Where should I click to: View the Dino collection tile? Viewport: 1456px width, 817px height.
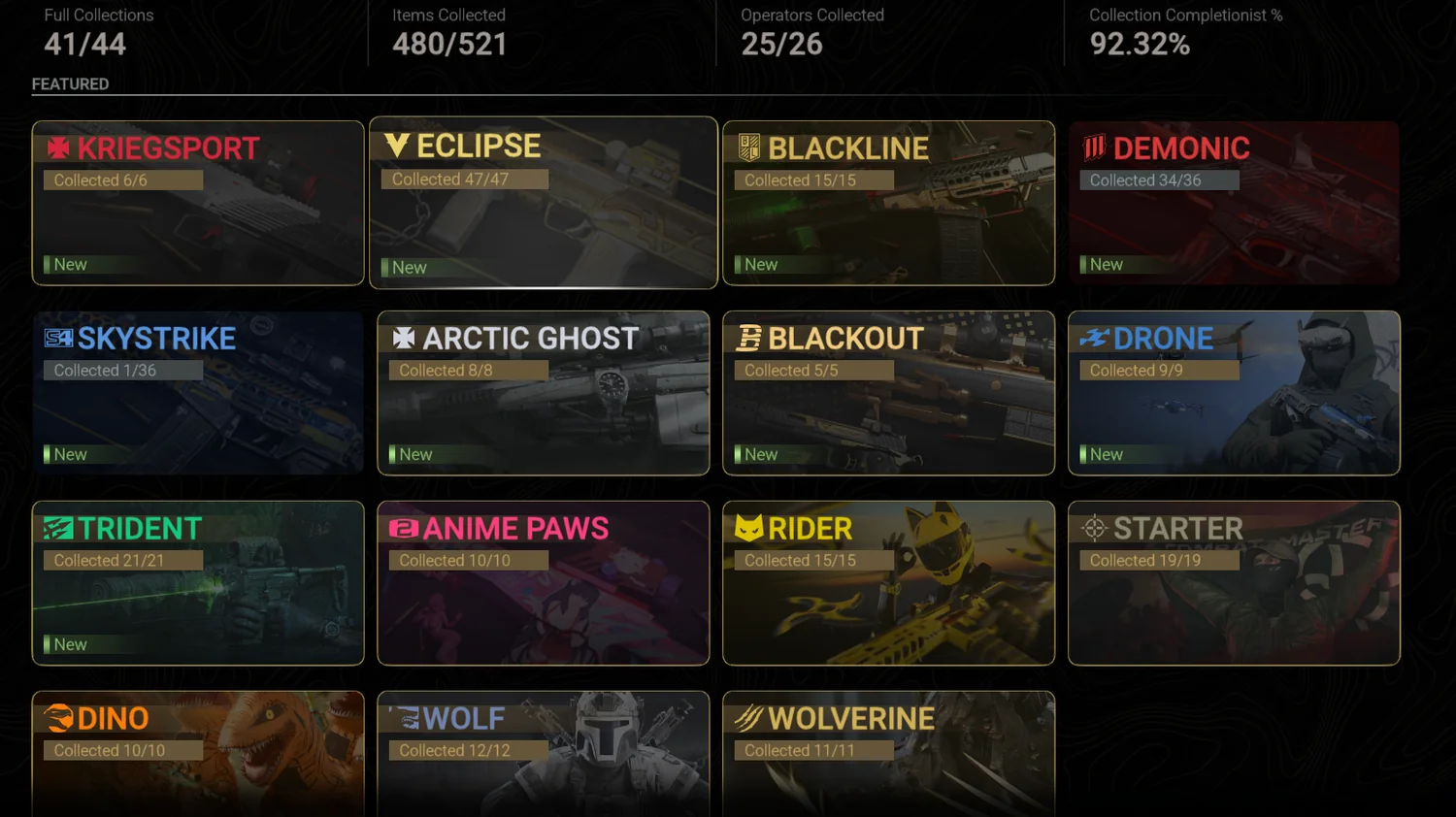198,755
